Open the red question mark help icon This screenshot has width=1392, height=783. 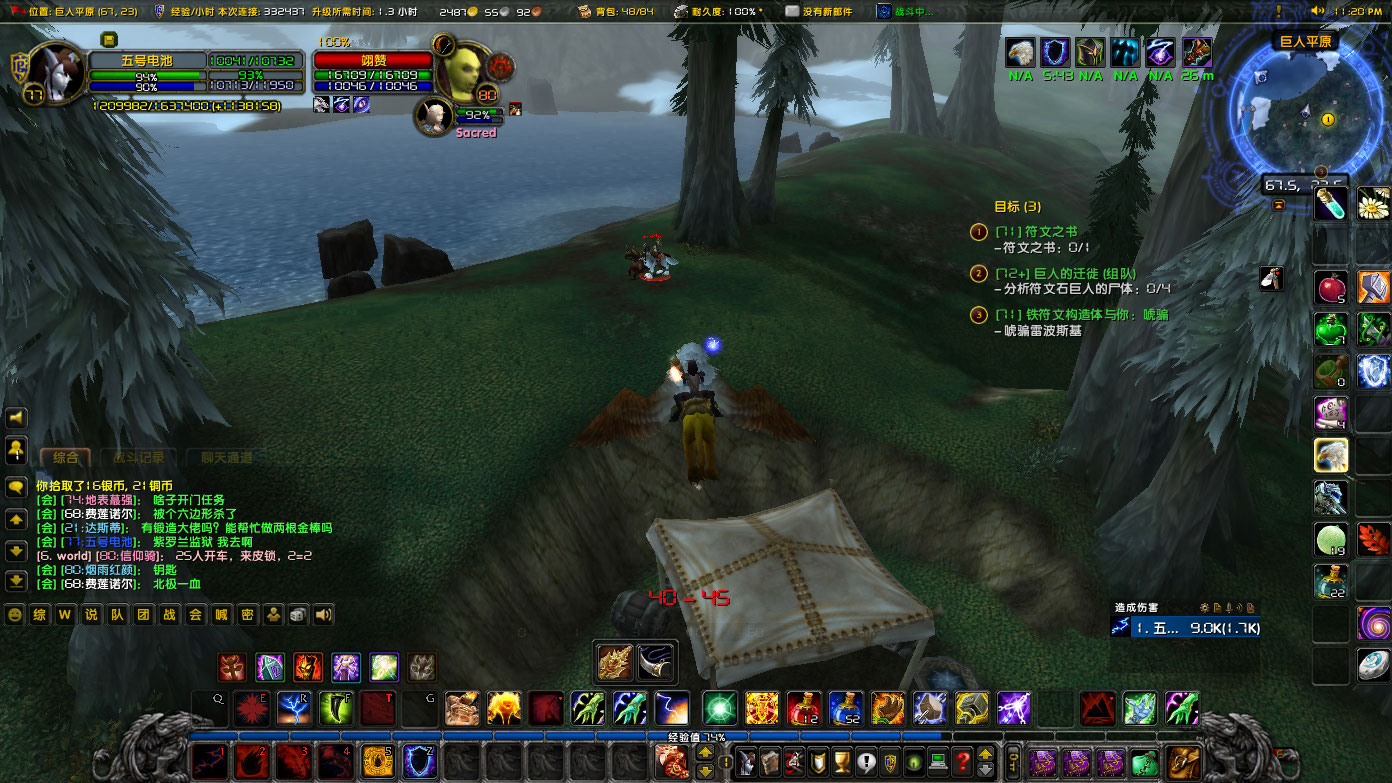(x=963, y=762)
